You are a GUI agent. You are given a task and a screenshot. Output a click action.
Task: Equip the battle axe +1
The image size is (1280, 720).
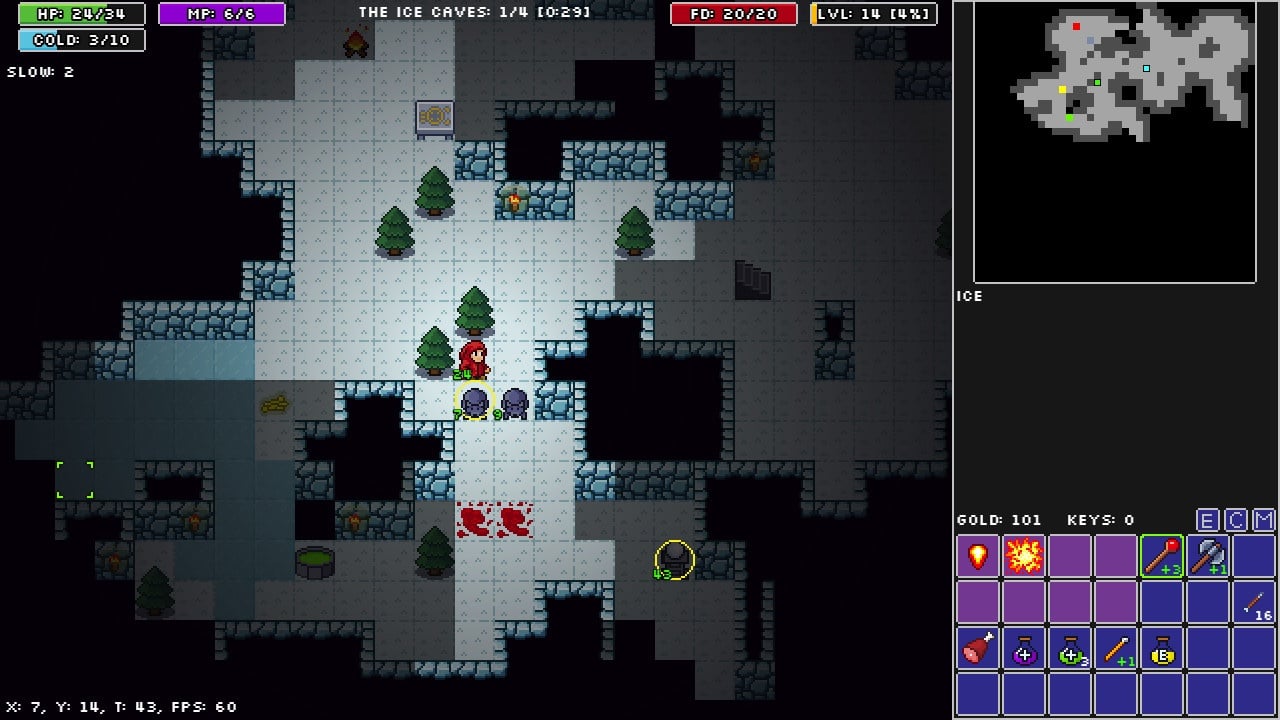(x=1208, y=556)
